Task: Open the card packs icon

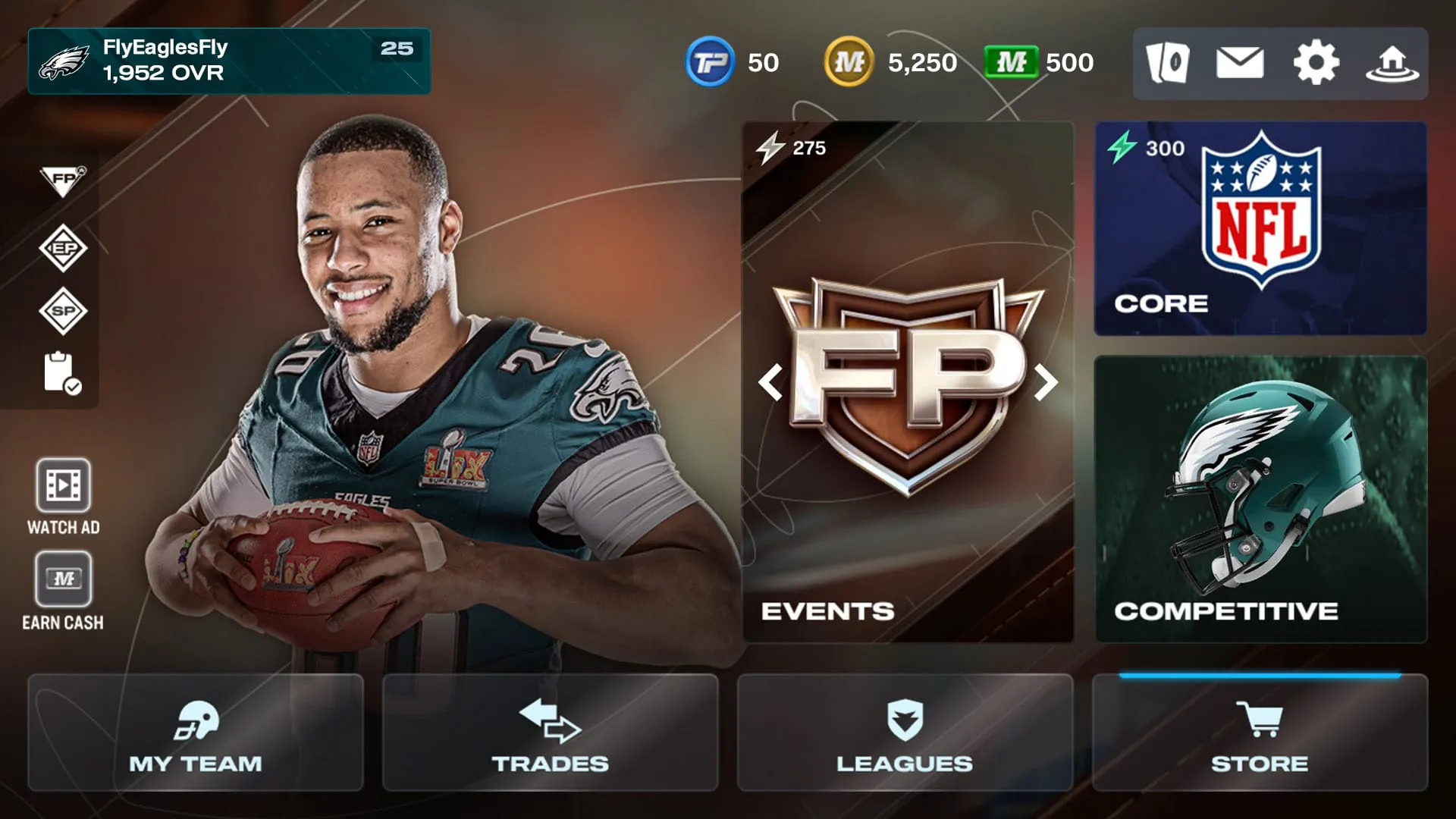Action: (1169, 64)
